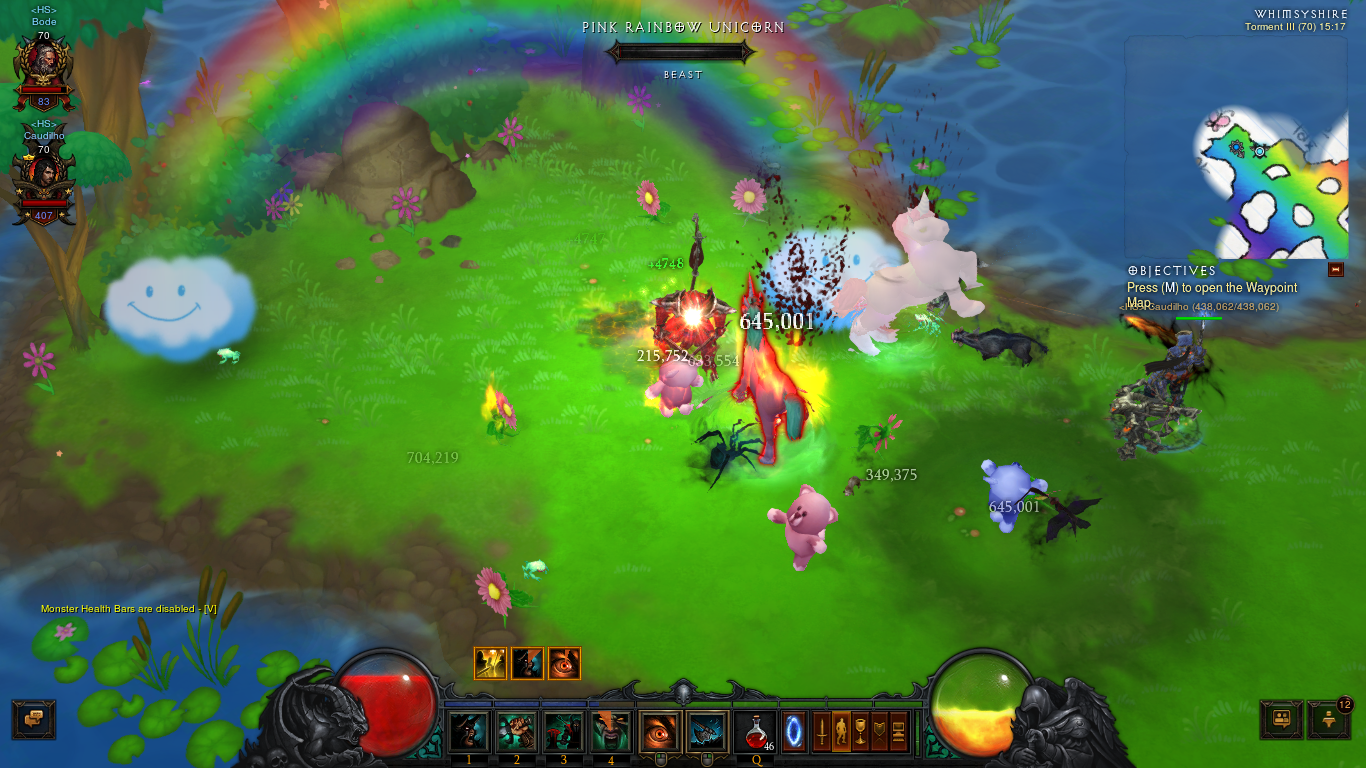Screen dimensions: 1366x768
Task: Open the character silhouette menu button
Action: 840,731
